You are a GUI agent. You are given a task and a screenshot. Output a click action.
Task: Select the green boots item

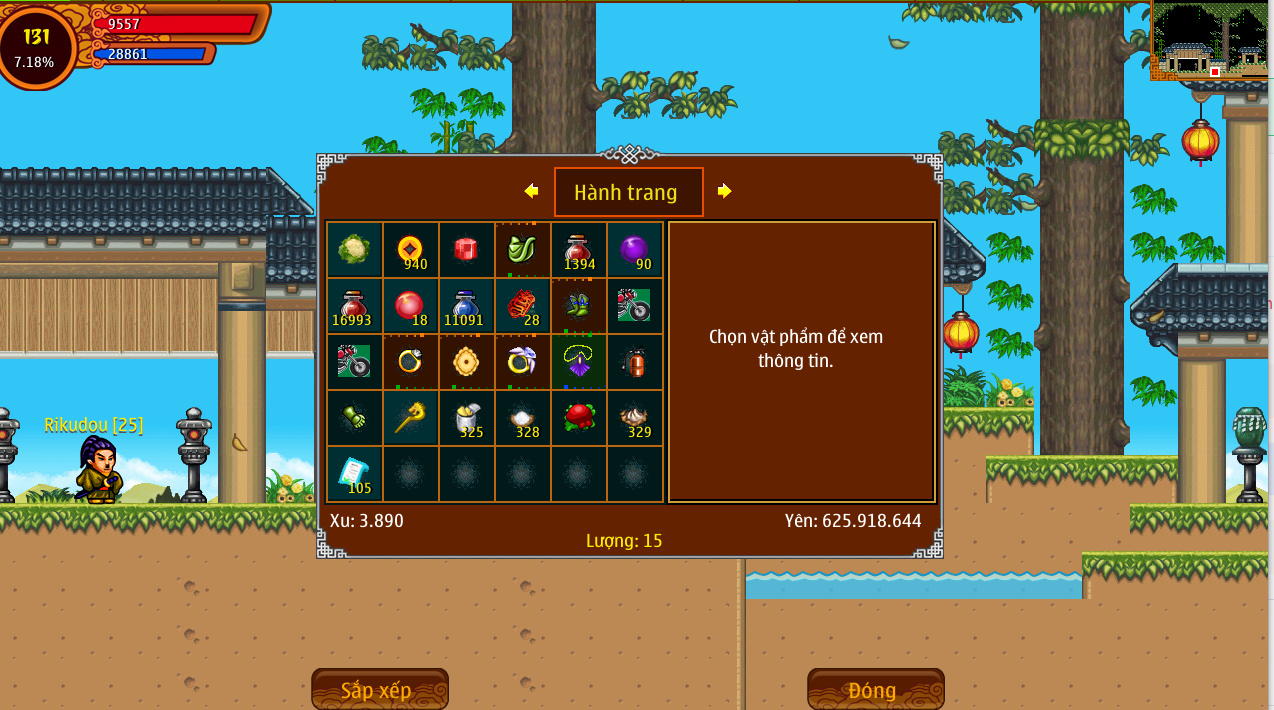(578, 306)
